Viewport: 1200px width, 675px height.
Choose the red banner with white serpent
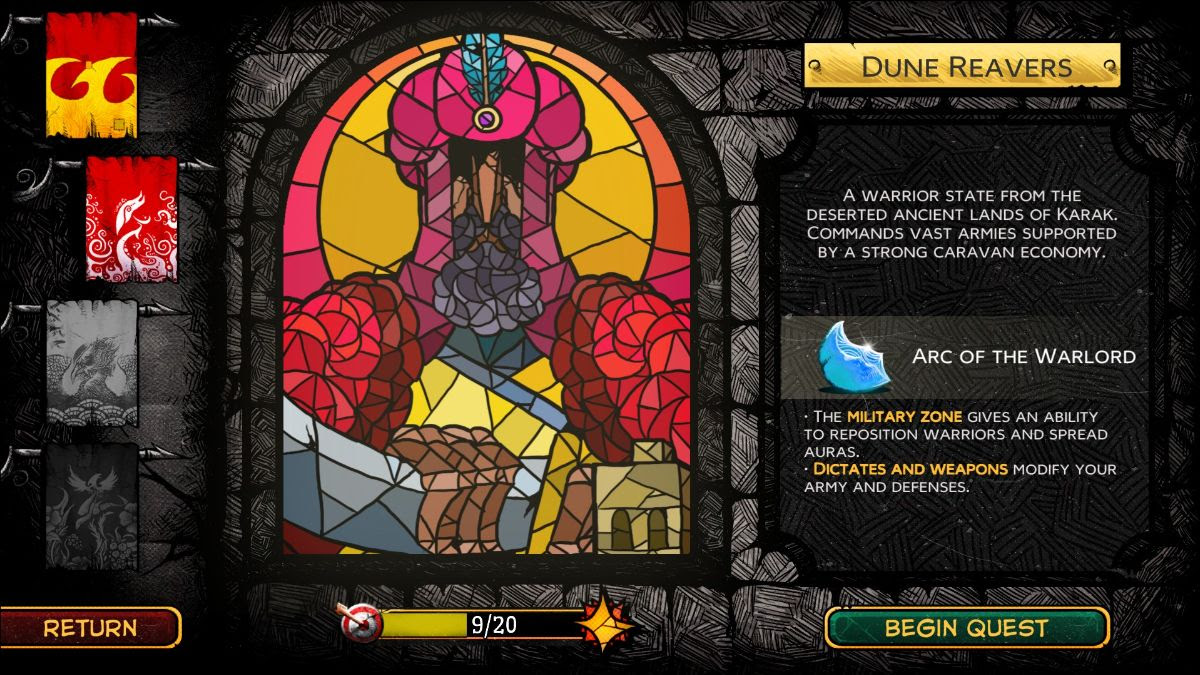point(131,218)
